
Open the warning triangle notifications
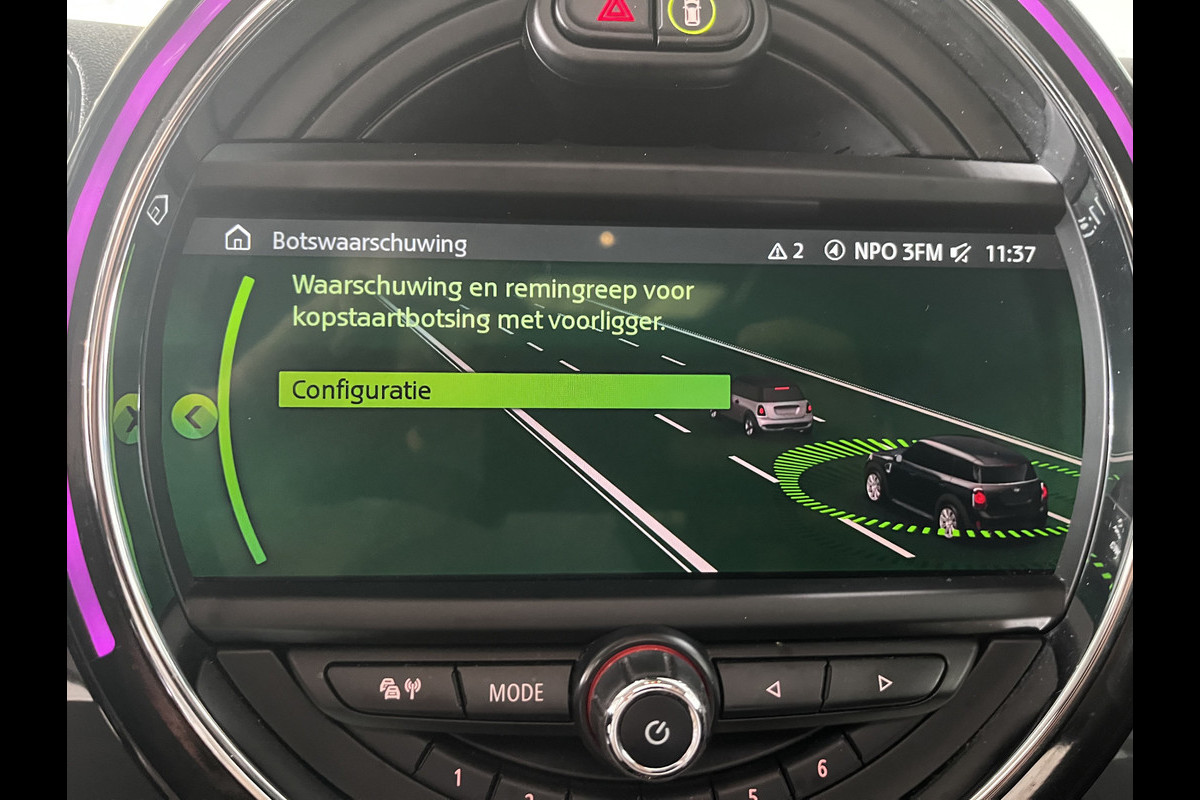click(785, 251)
